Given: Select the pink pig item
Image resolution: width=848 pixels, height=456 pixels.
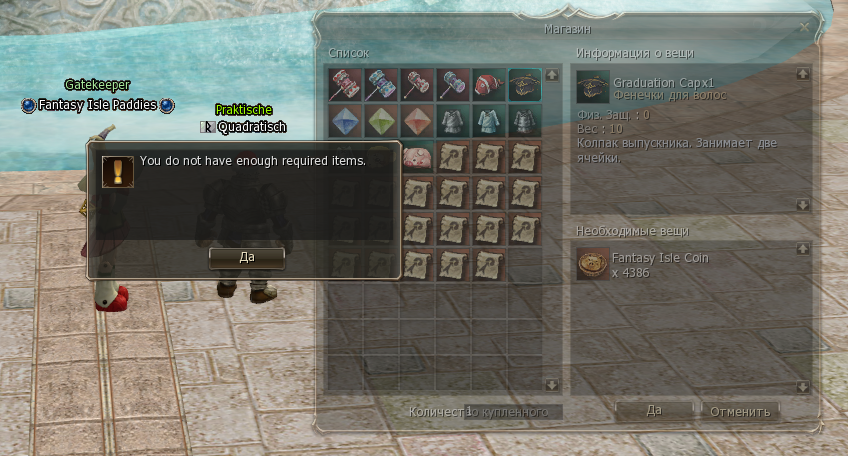Looking at the screenshot, I should [x=417, y=157].
